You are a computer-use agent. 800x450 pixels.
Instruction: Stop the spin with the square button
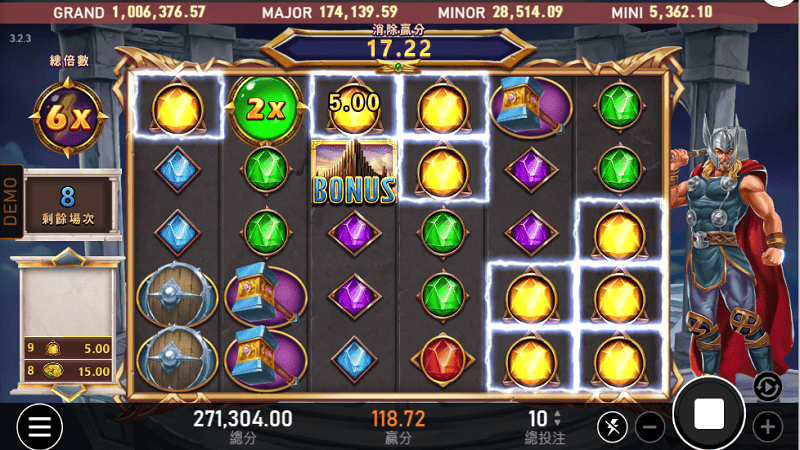click(x=709, y=413)
